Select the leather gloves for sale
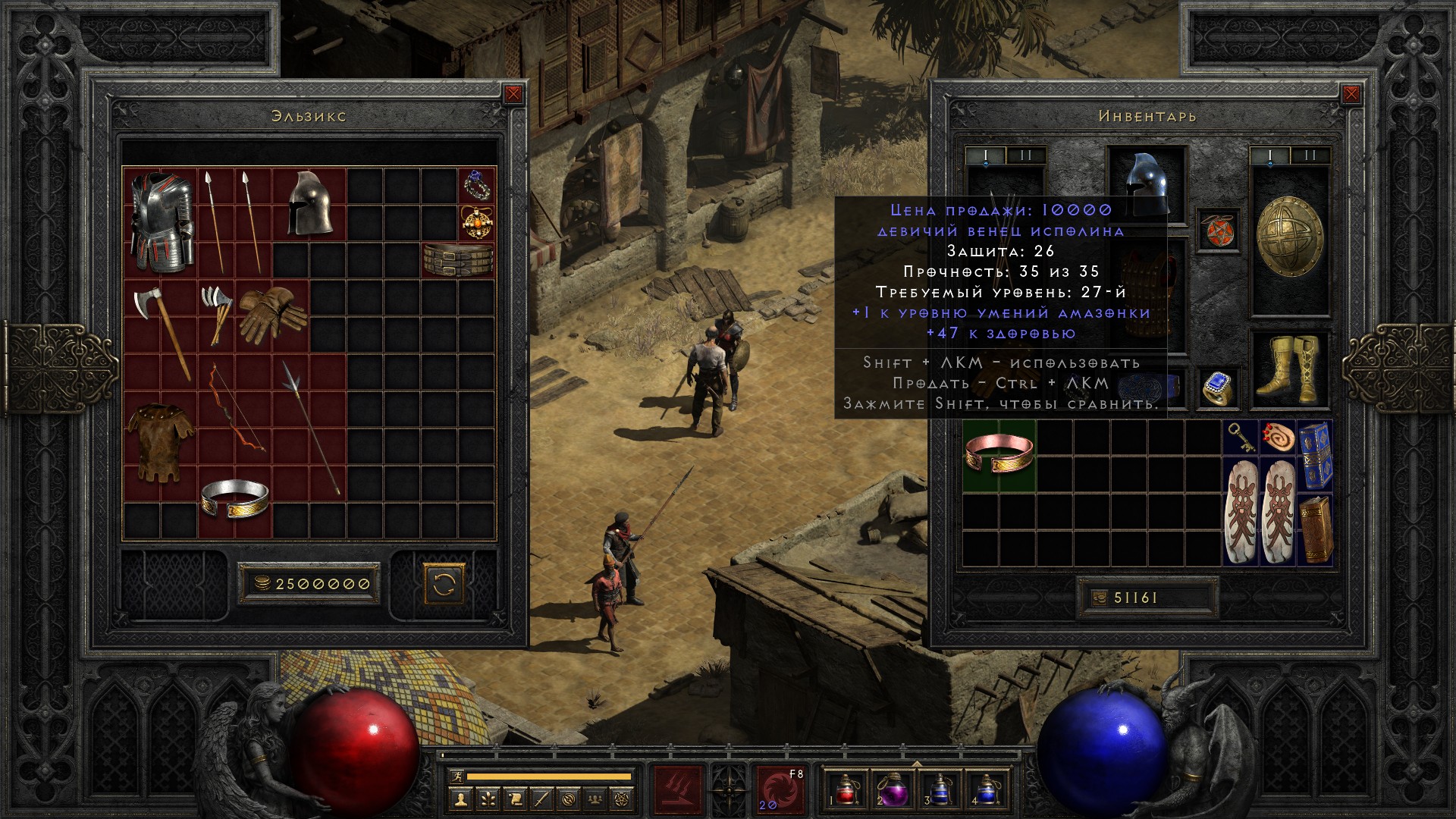Screen dimensions: 1456x819 pos(272,312)
